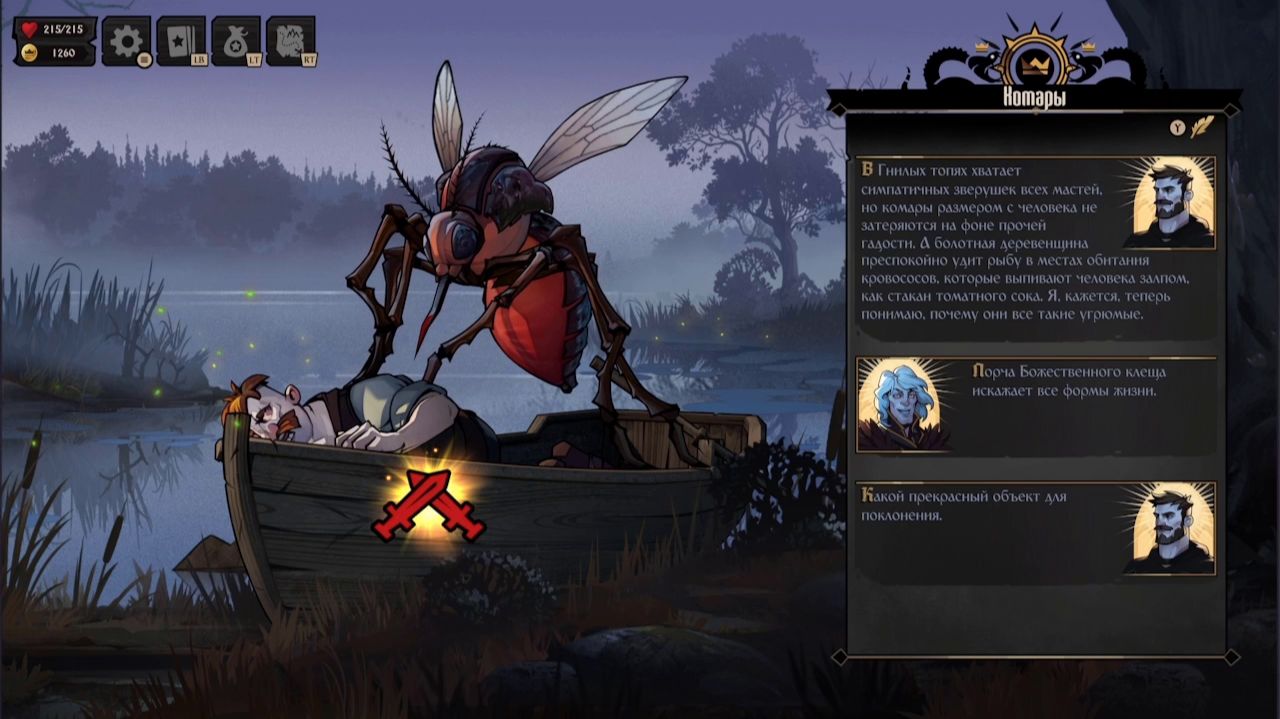Click the feather quill log icon
This screenshot has height=719, width=1280.
click(1202, 127)
